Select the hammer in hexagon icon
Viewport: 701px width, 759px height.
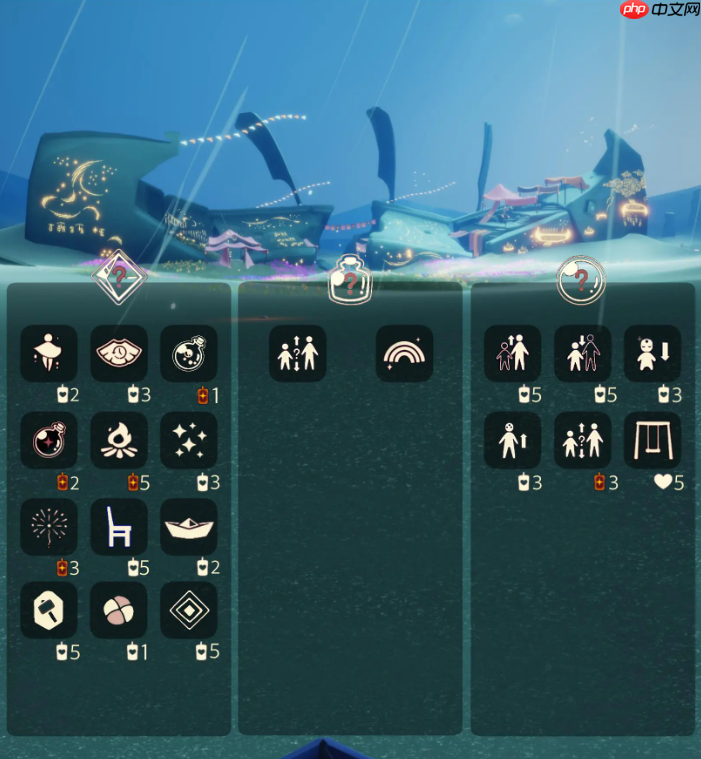click(49, 611)
